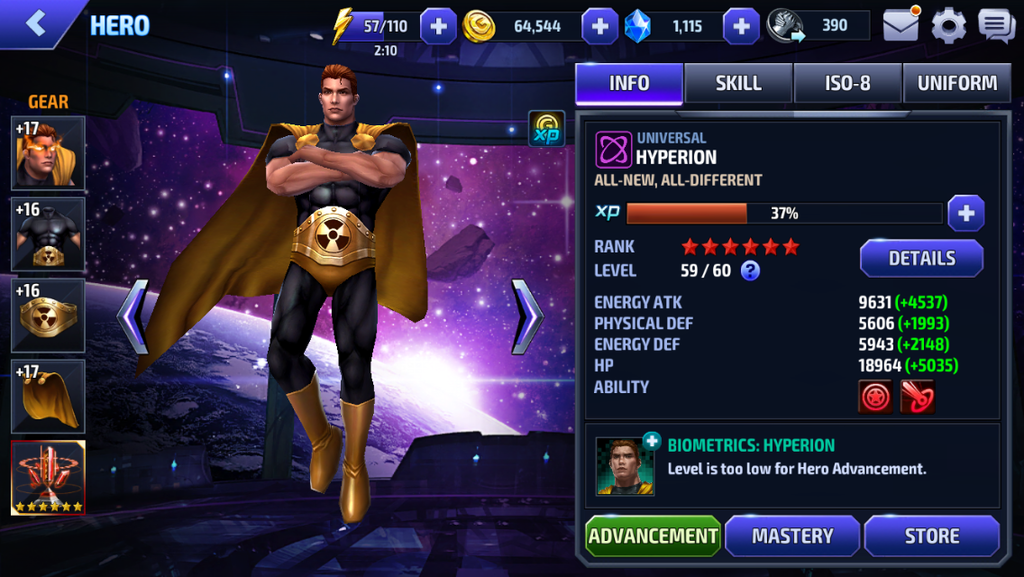
Task: Open the ADVANCEMENT menu
Action: click(653, 536)
